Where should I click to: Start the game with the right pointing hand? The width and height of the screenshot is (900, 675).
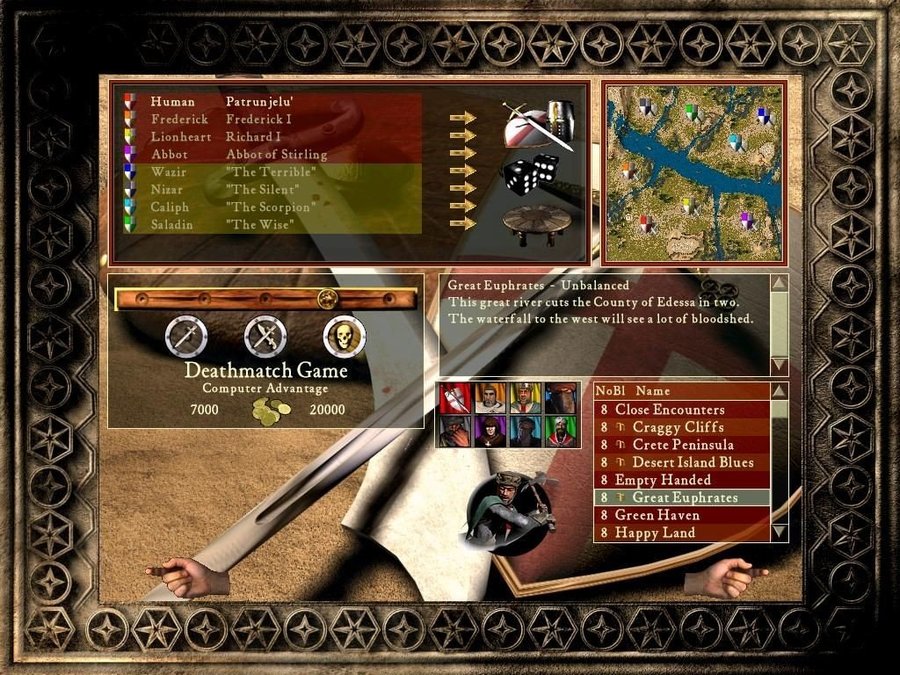click(725, 577)
